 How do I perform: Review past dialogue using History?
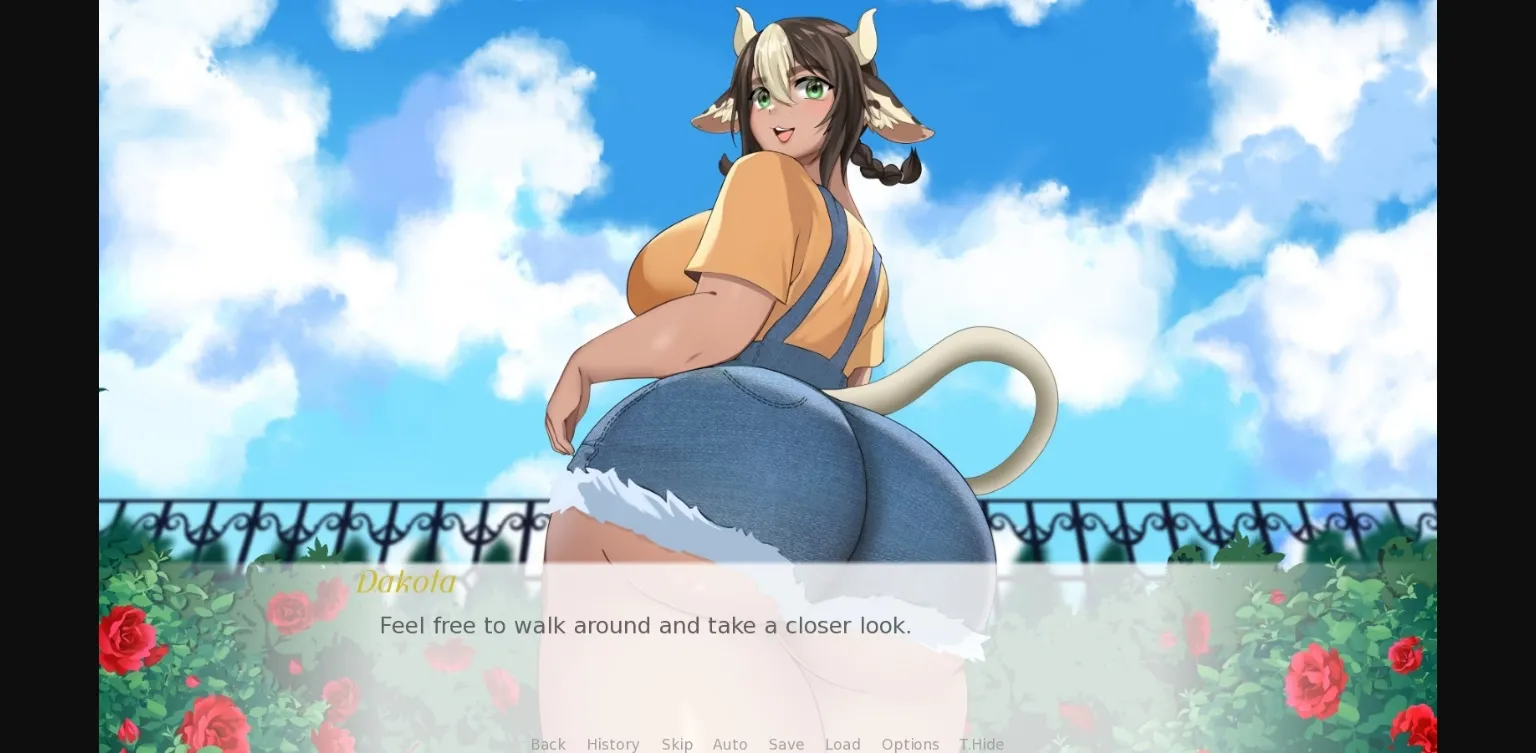pyautogui.click(x=613, y=744)
